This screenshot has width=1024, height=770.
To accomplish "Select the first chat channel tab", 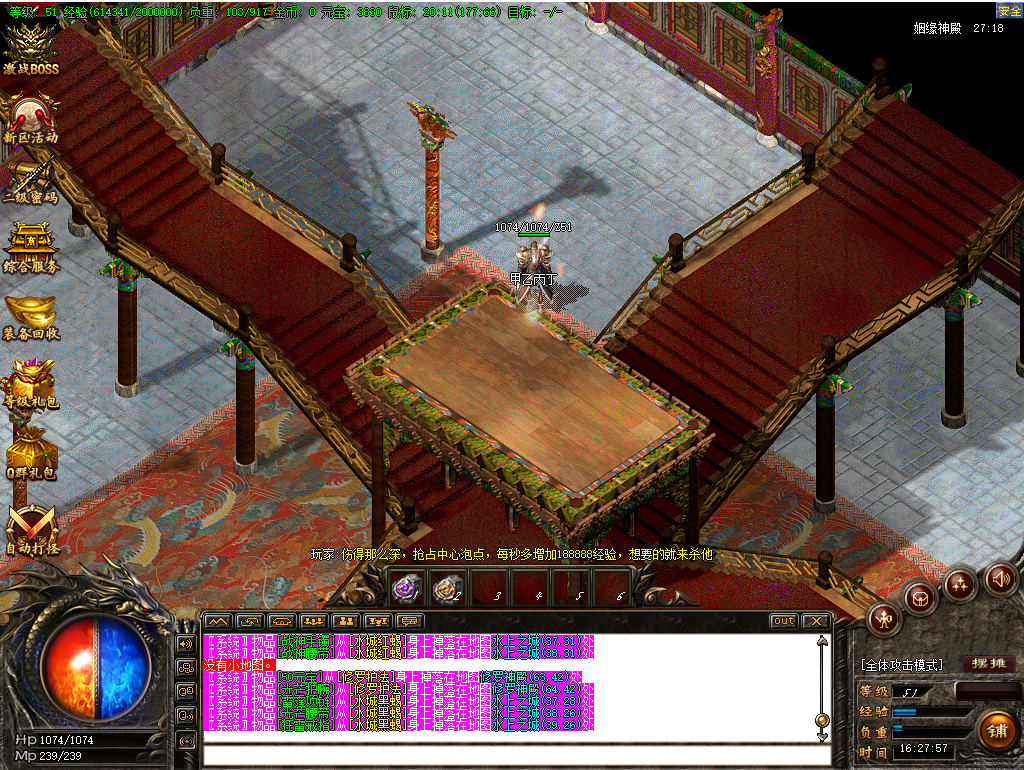I will [218, 621].
